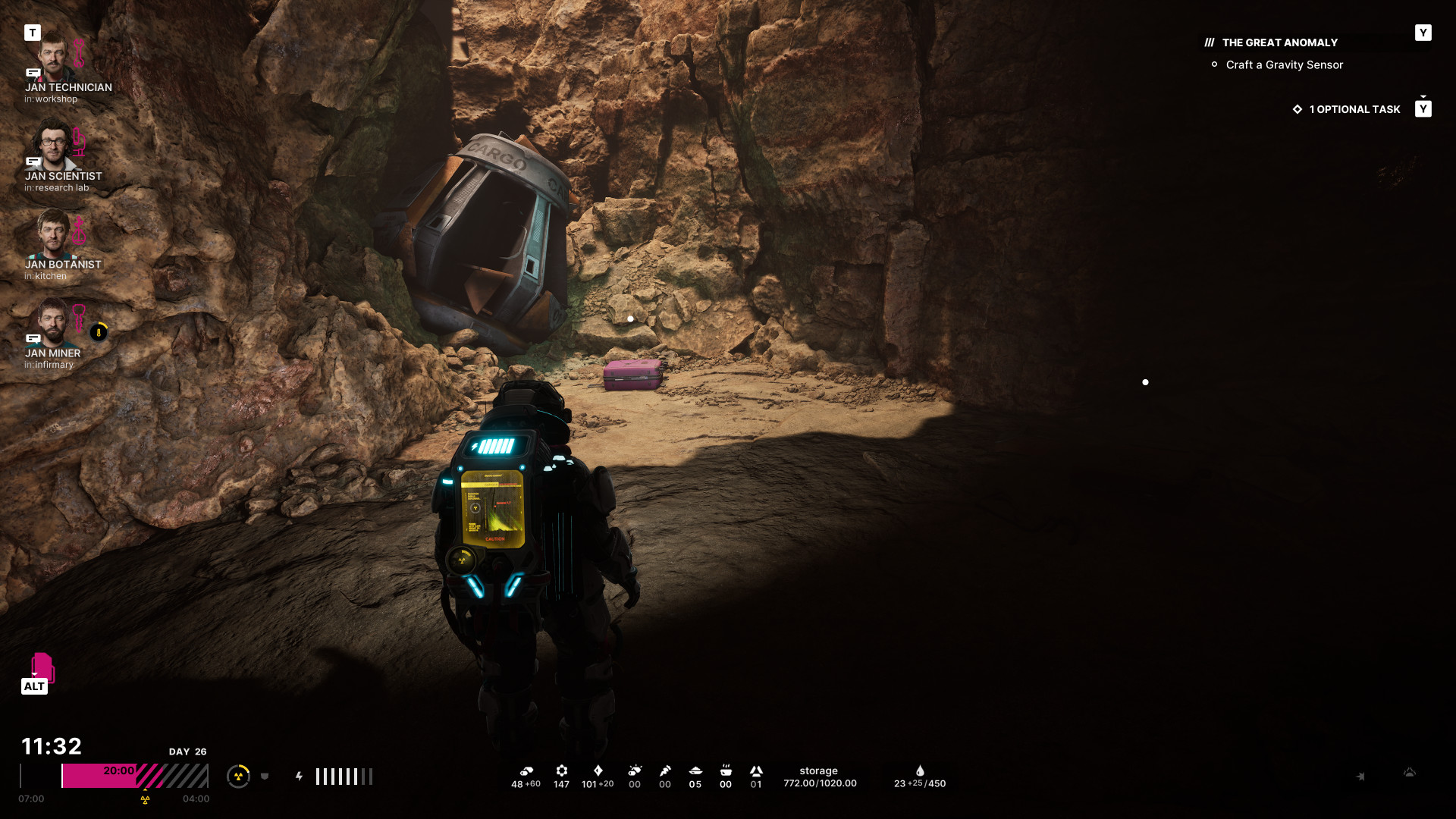Select Jan Scientist's portrait
This screenshot has height=819, width=1456.
pyautogui.click(x=53, y=145)
